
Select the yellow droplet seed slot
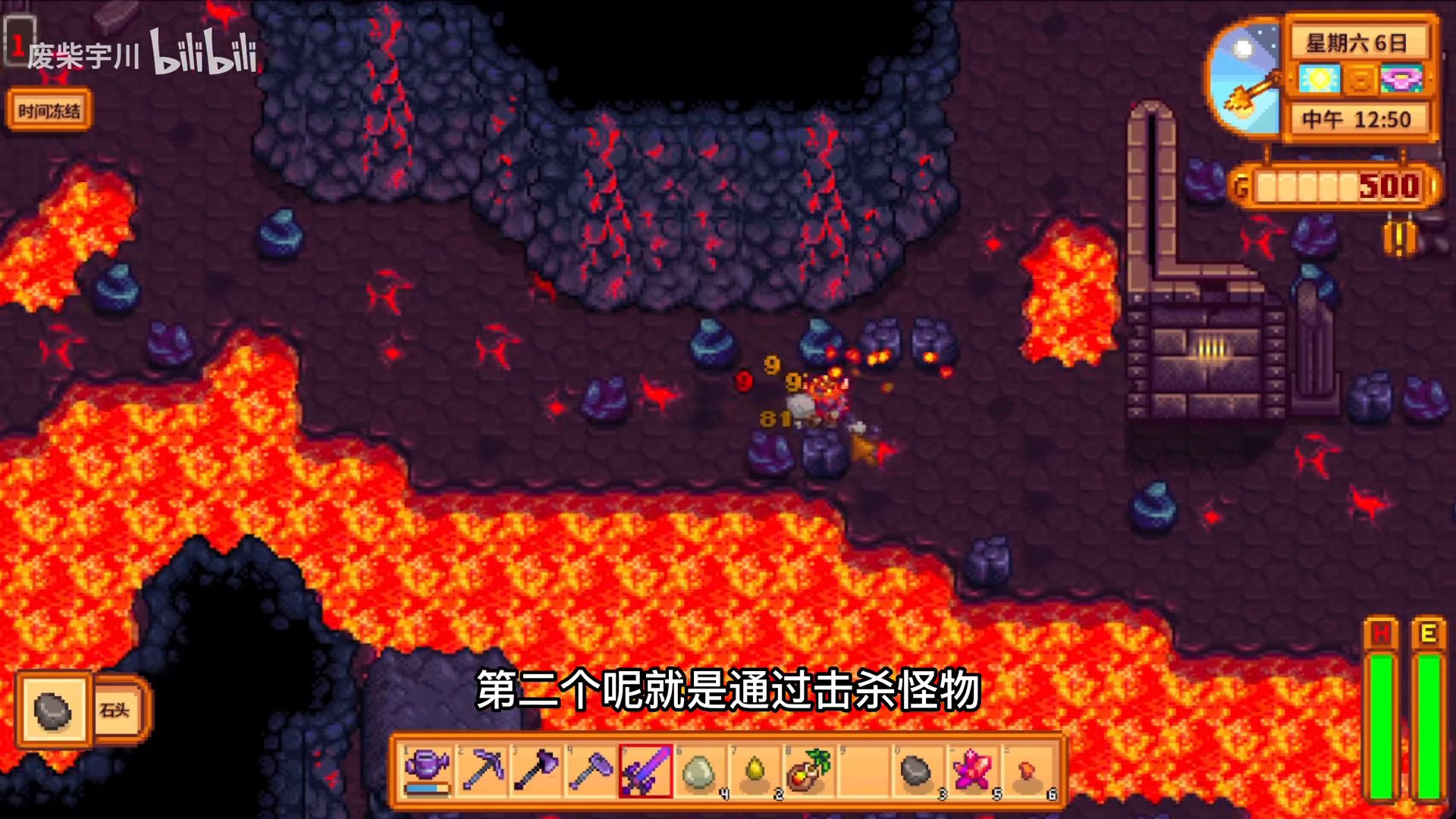tap(755, 770)
